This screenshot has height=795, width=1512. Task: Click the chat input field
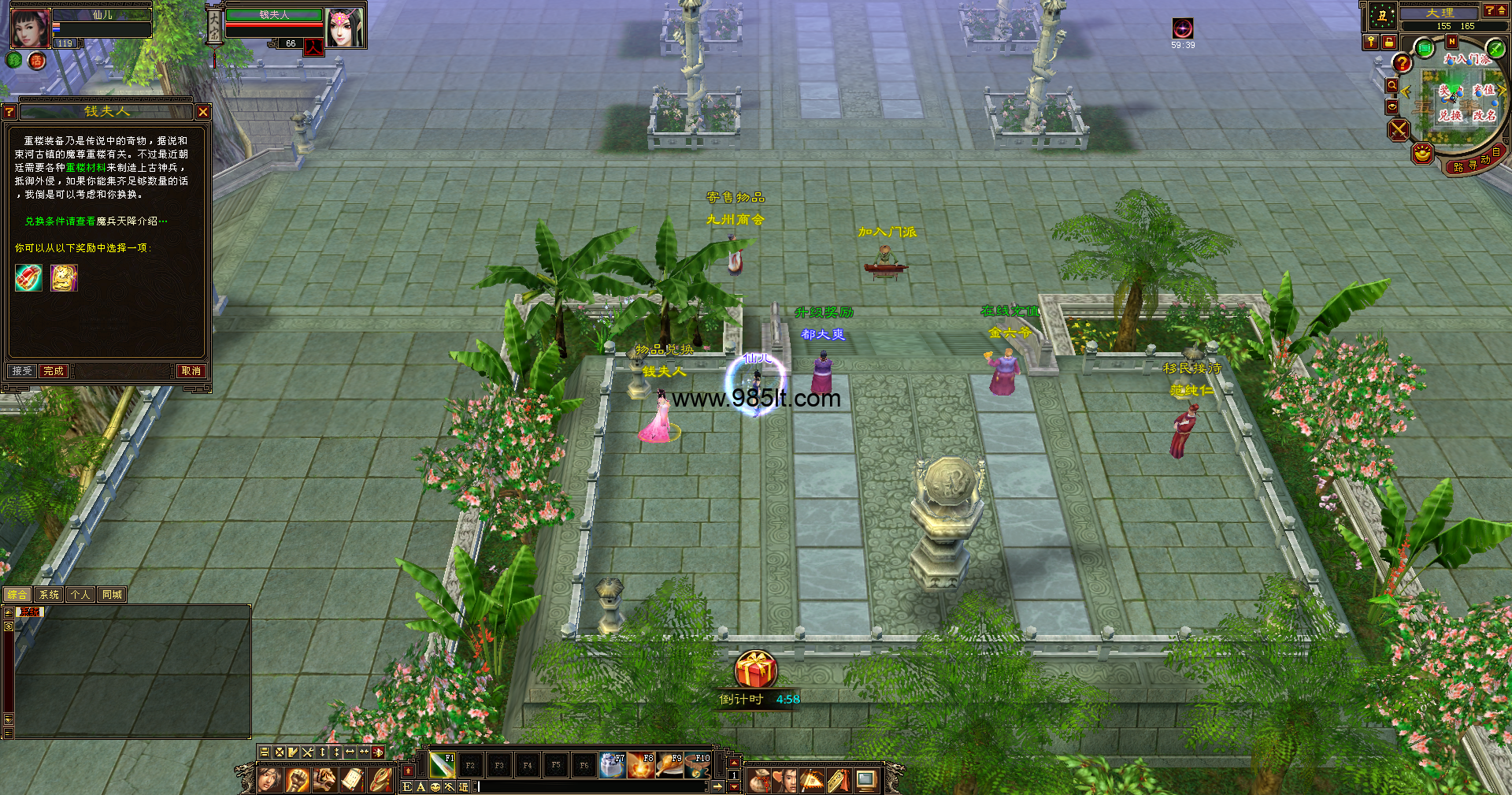click(591, 786)
